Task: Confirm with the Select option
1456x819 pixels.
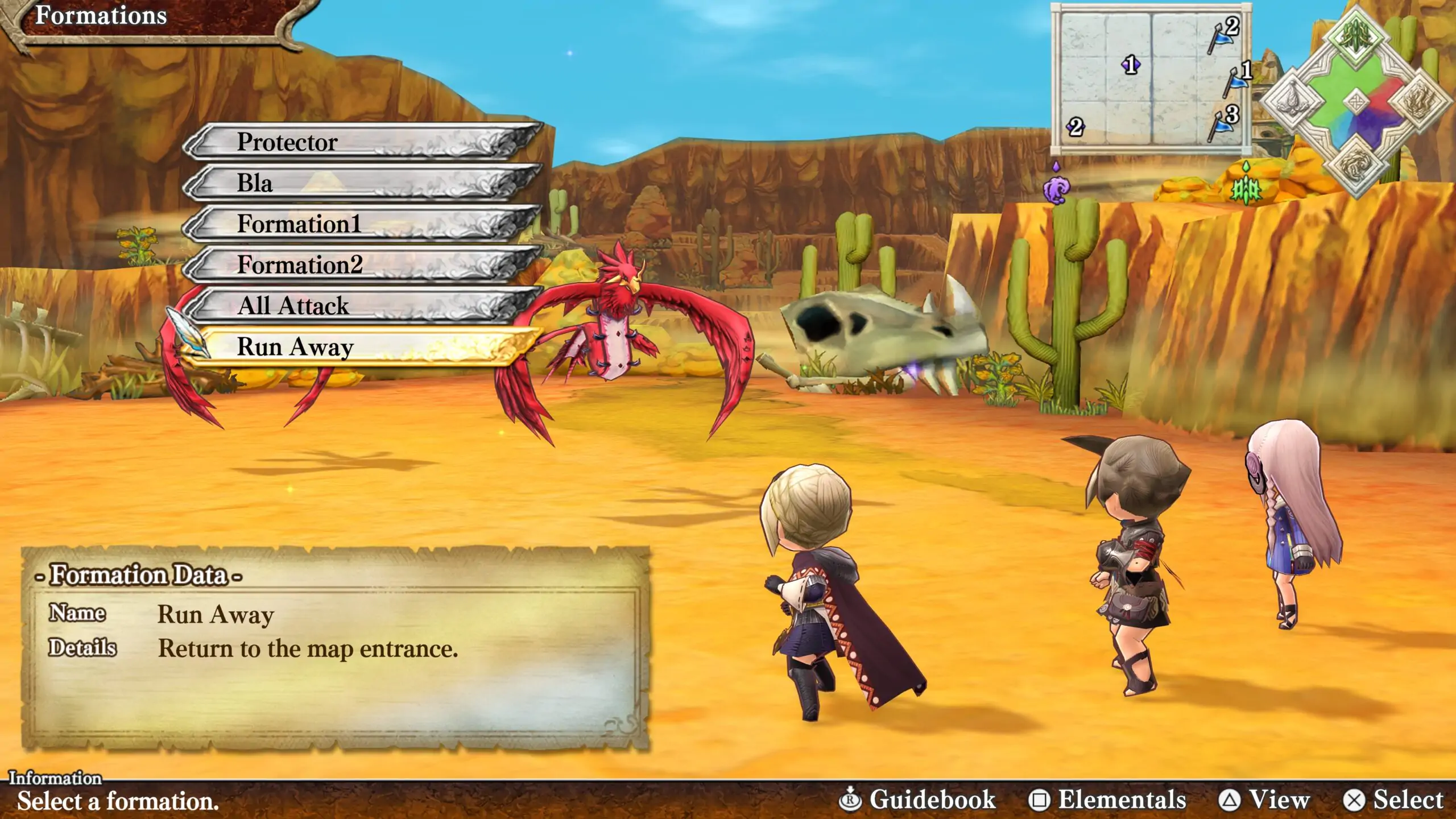Action: pos(1393,800)
